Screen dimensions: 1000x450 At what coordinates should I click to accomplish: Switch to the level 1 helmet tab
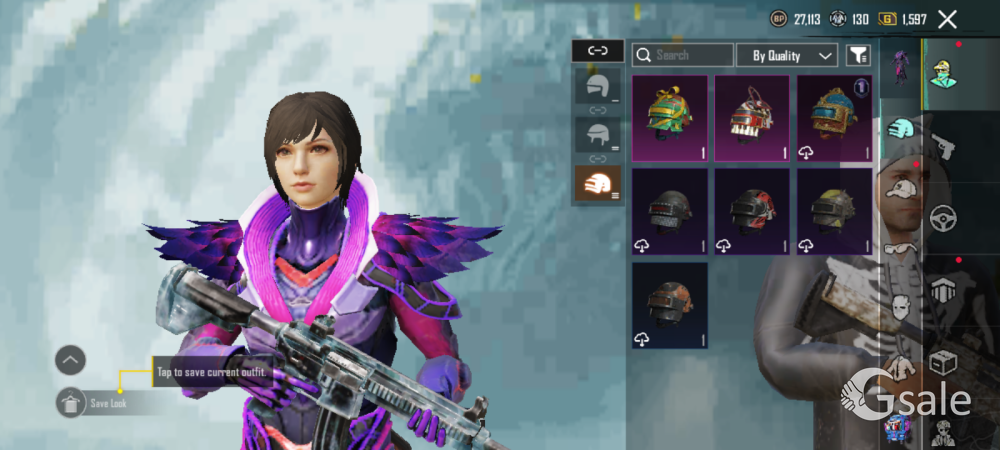point(597,89)
